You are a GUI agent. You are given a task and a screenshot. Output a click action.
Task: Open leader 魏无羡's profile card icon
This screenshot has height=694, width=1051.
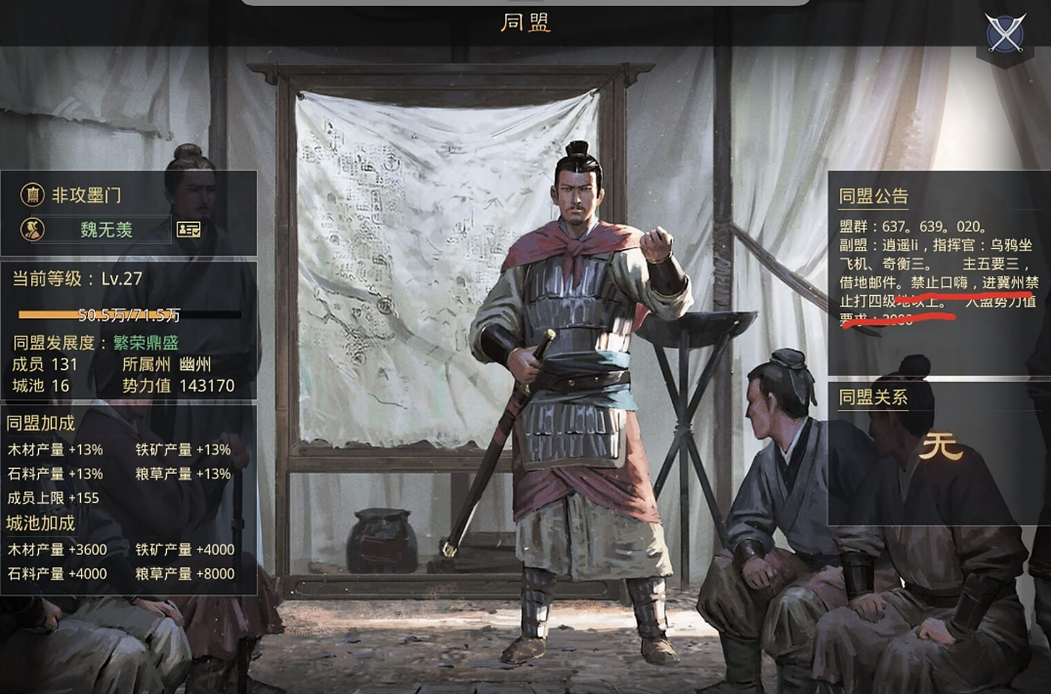click(x=188, y=229)
